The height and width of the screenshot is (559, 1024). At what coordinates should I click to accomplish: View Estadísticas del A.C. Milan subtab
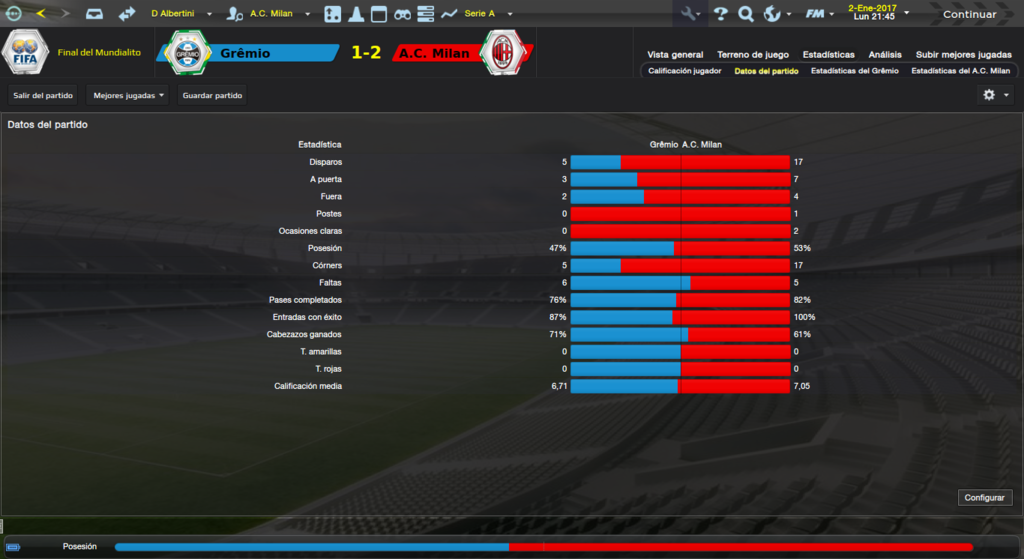coord(960,71)
